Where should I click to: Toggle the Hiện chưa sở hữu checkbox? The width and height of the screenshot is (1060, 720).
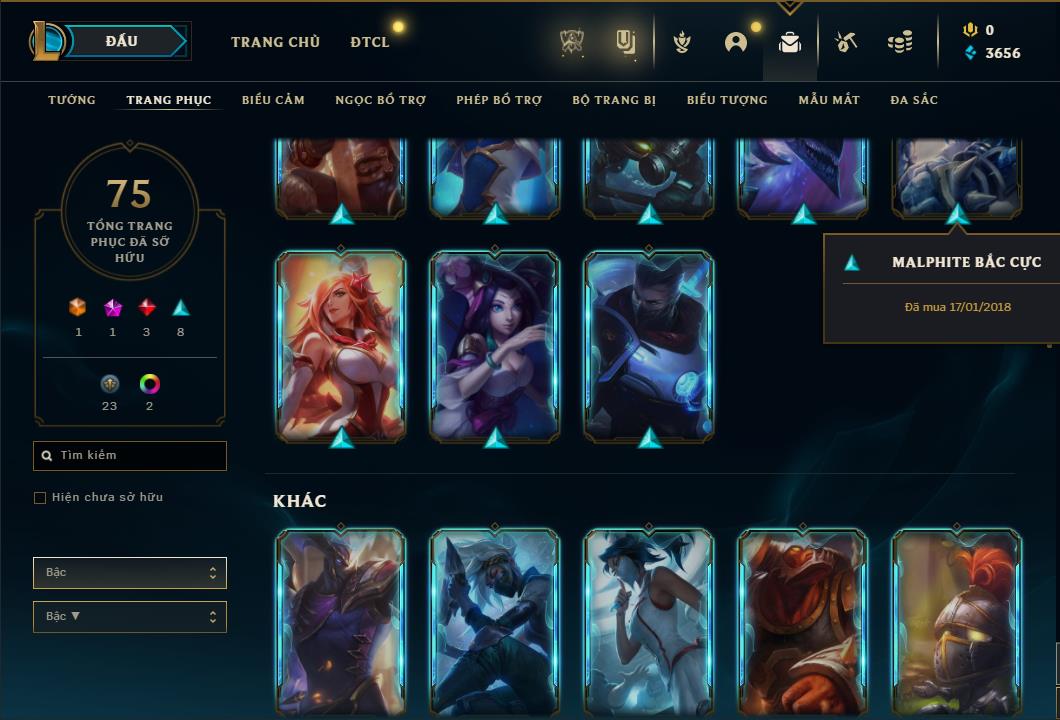click(40, 498)
